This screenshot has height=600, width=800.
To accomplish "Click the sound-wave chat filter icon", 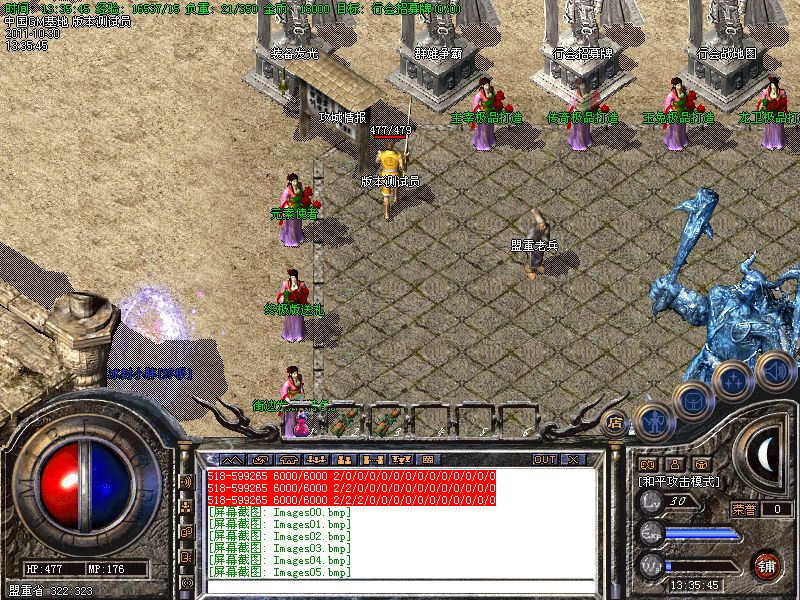I will (x=186, y=482).
